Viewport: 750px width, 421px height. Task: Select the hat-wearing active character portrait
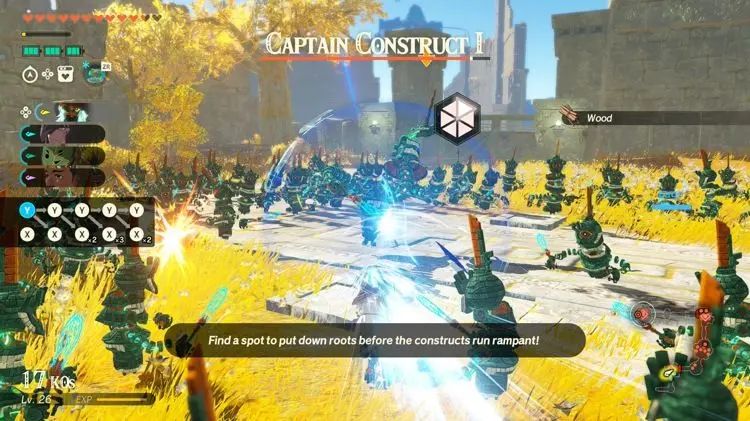72,112
